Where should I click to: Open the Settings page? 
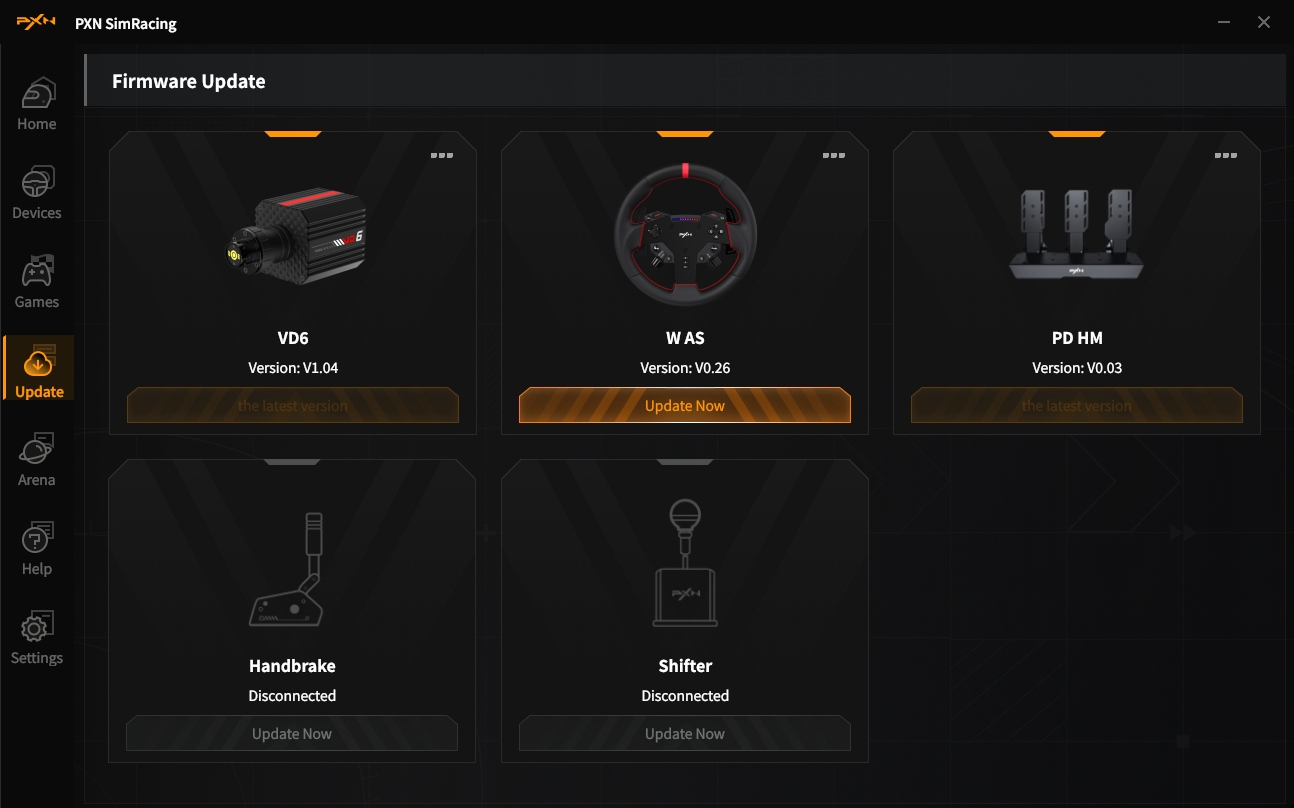click(x=37, y=639)
